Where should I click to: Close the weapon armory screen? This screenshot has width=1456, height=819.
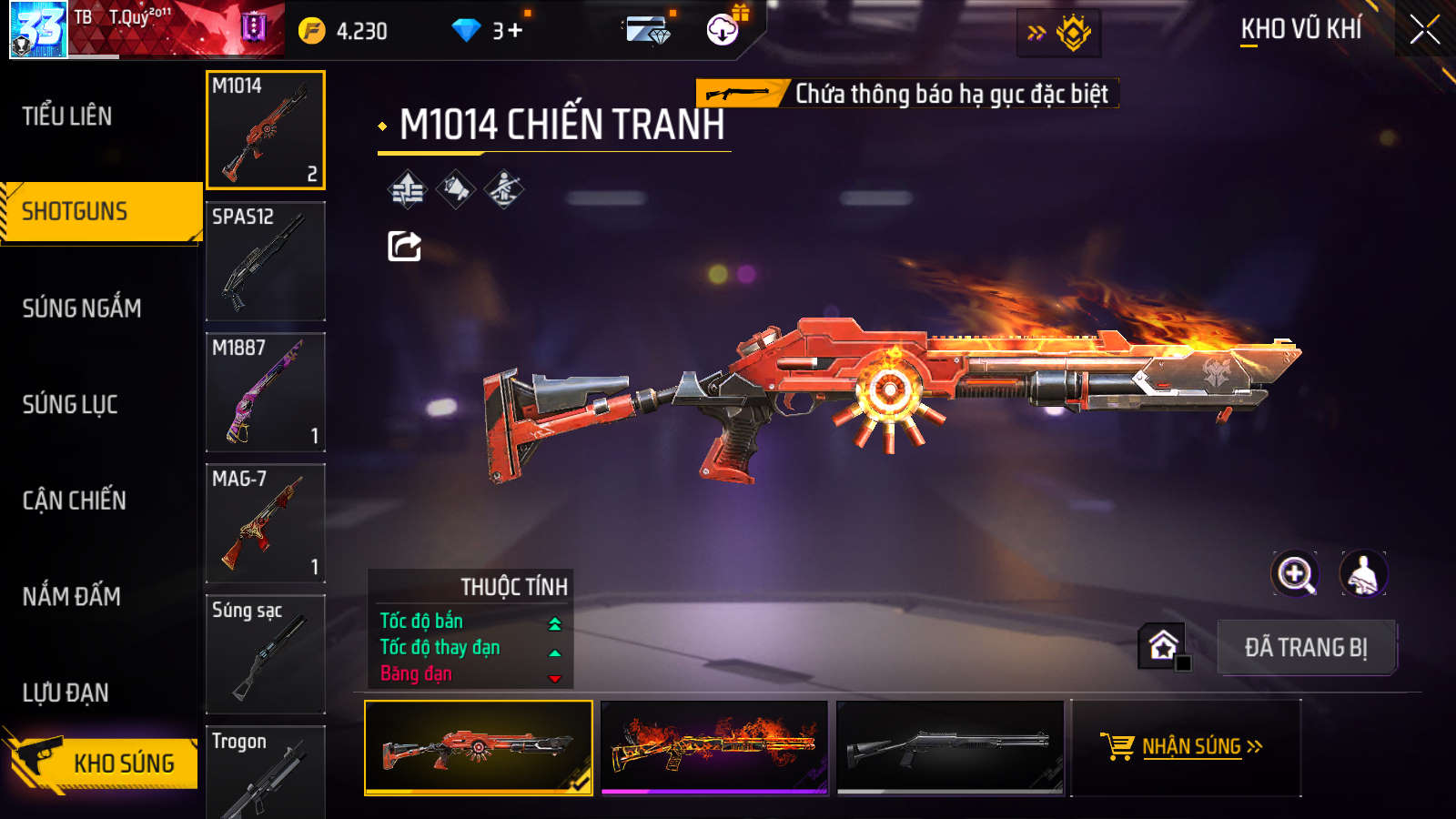tap(1424, 30)
